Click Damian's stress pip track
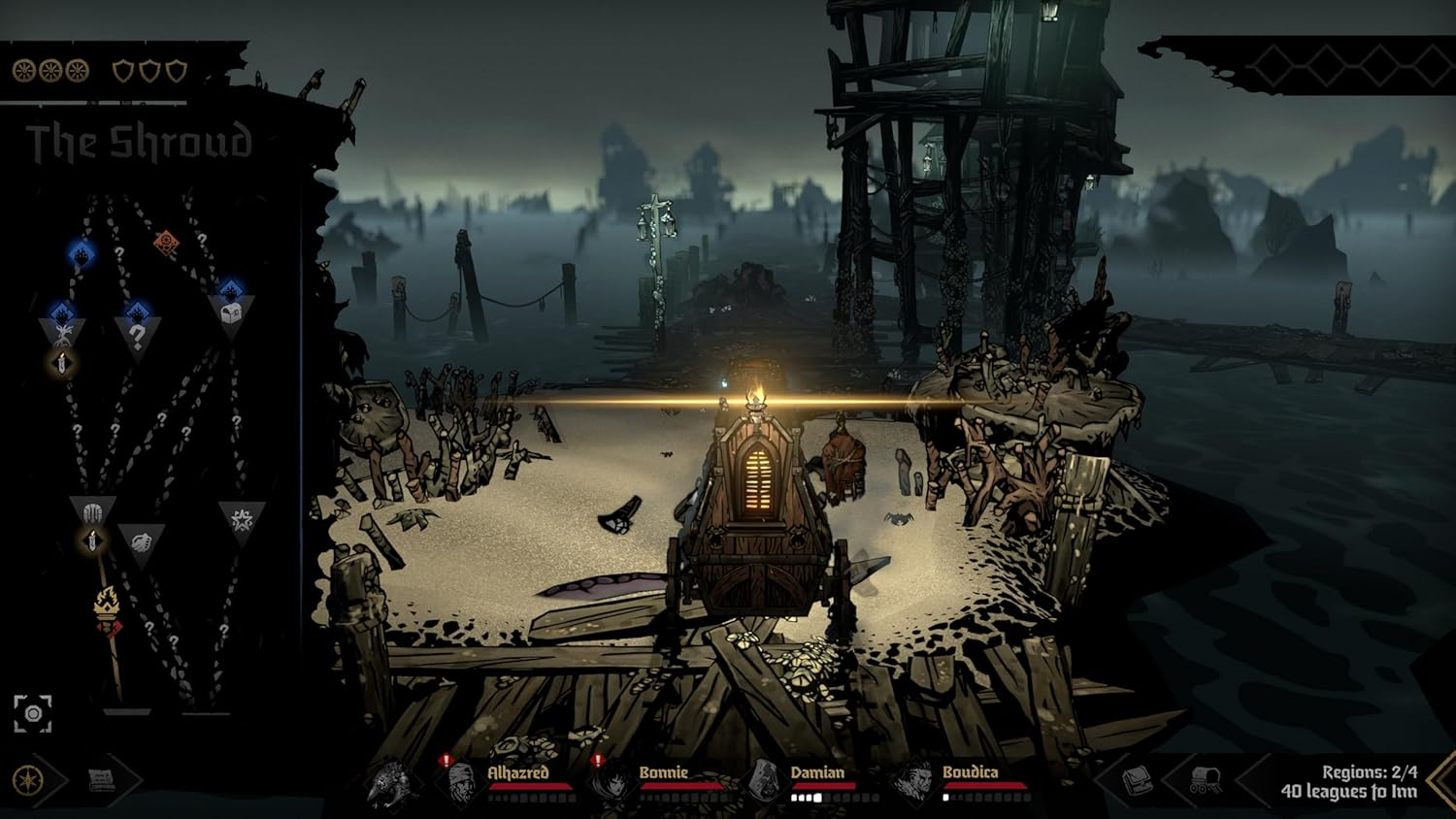The height and width of the screenshot is (819, 1456). point(834,798)
